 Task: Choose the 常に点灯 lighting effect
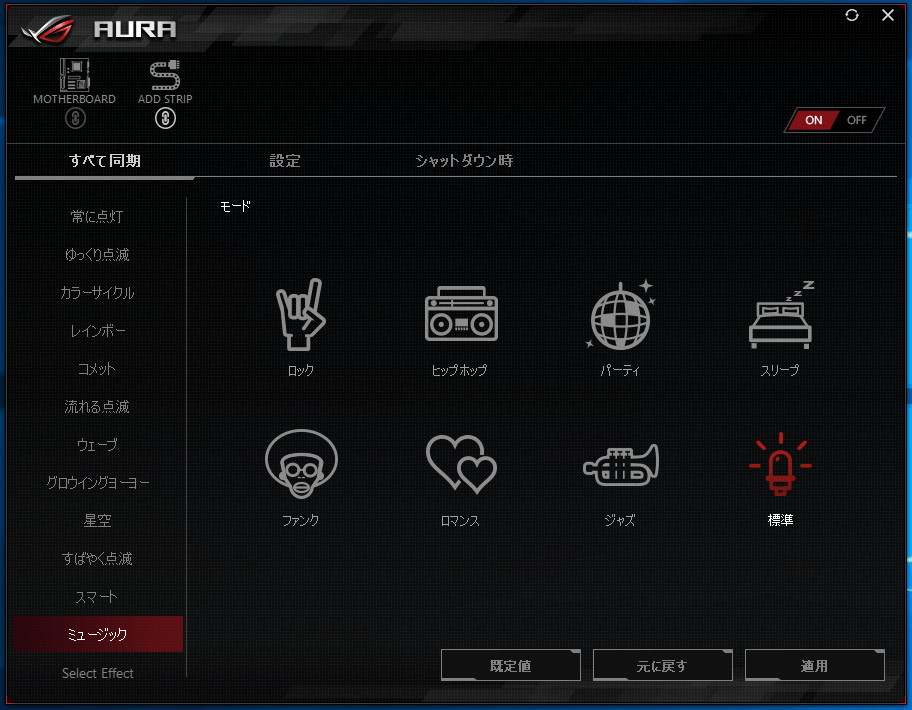(98, 217)
